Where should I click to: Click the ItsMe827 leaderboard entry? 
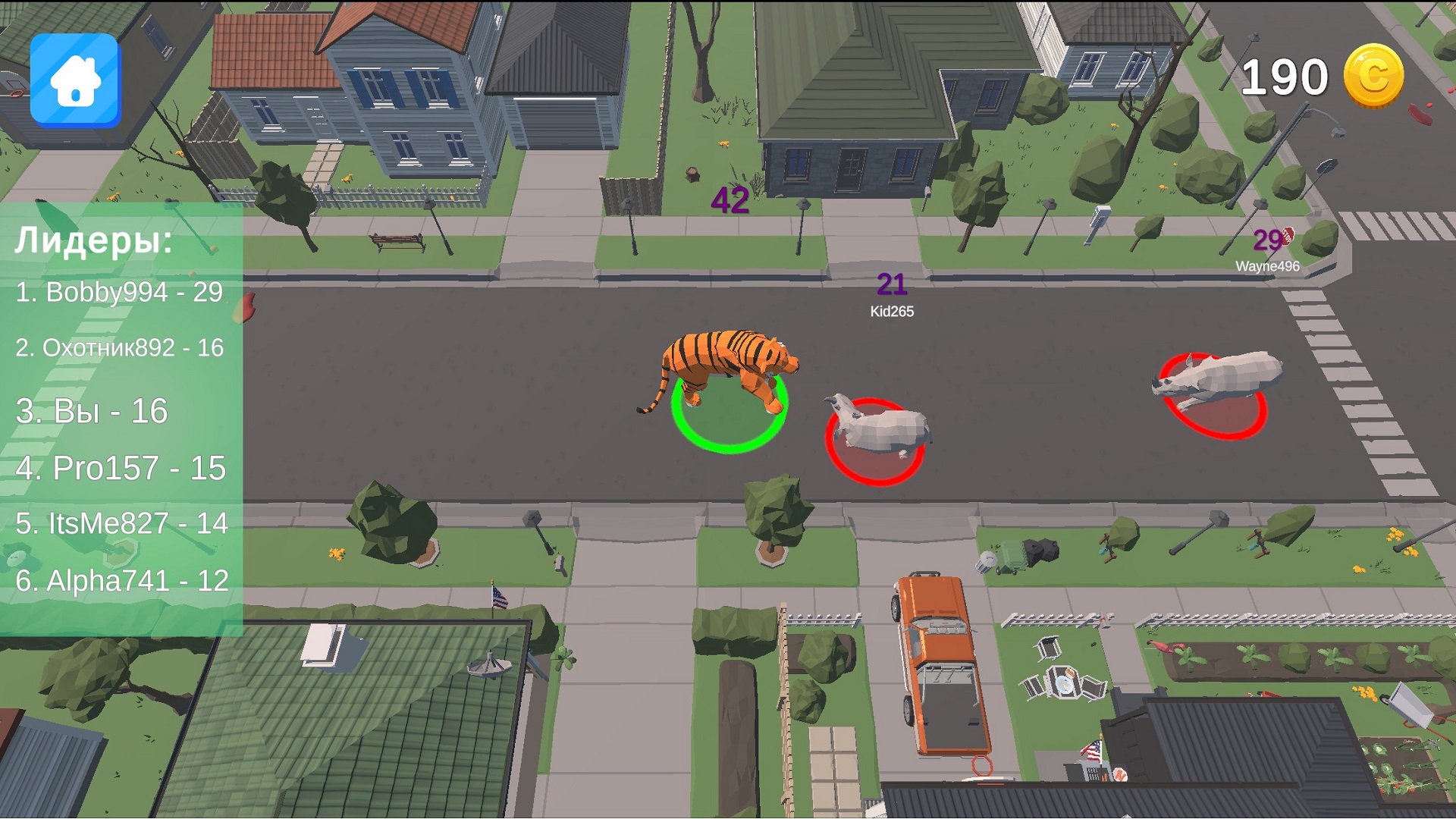click(x=124, y=523)
